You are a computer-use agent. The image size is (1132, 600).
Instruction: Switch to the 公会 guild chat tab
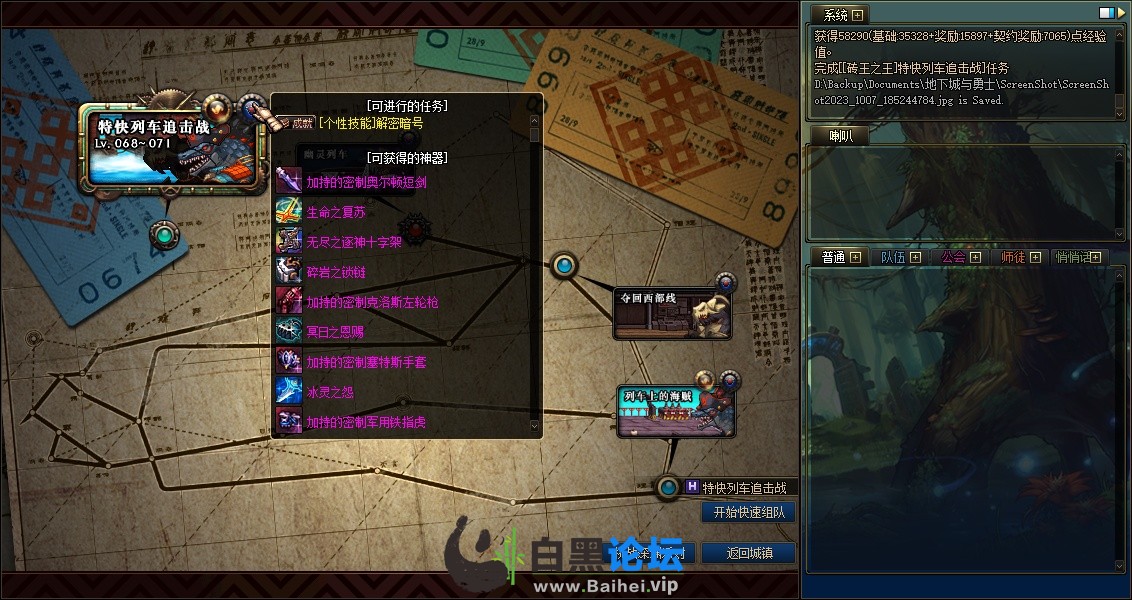[x=953, y=257]
